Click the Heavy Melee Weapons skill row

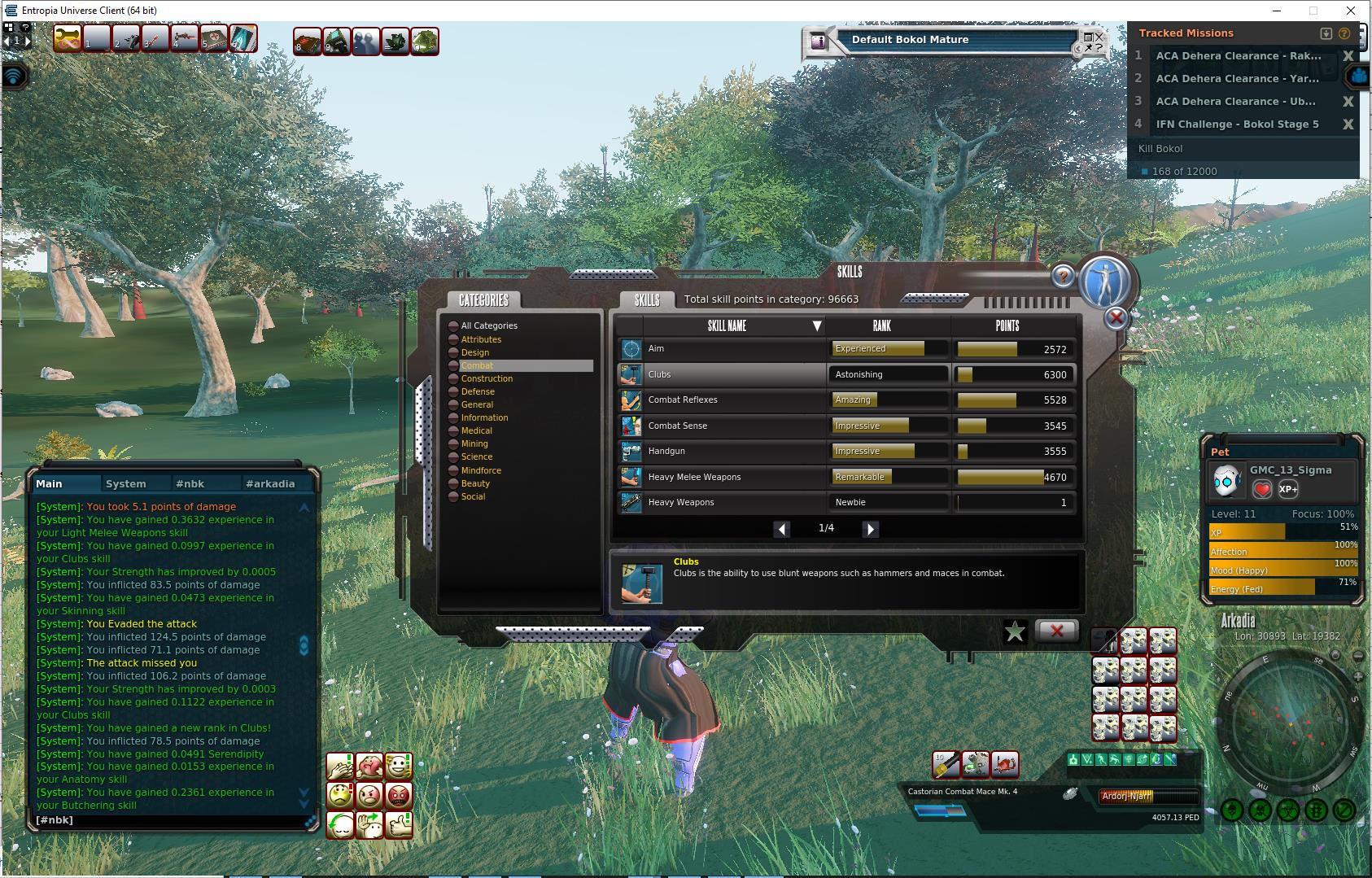coord(720,477)
